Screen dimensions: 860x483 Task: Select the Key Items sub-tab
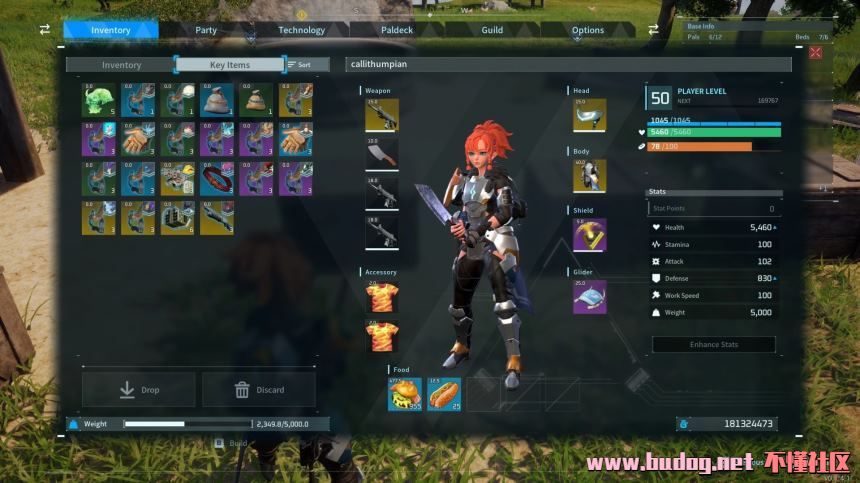pyautogui.click(x=229, y=65)
